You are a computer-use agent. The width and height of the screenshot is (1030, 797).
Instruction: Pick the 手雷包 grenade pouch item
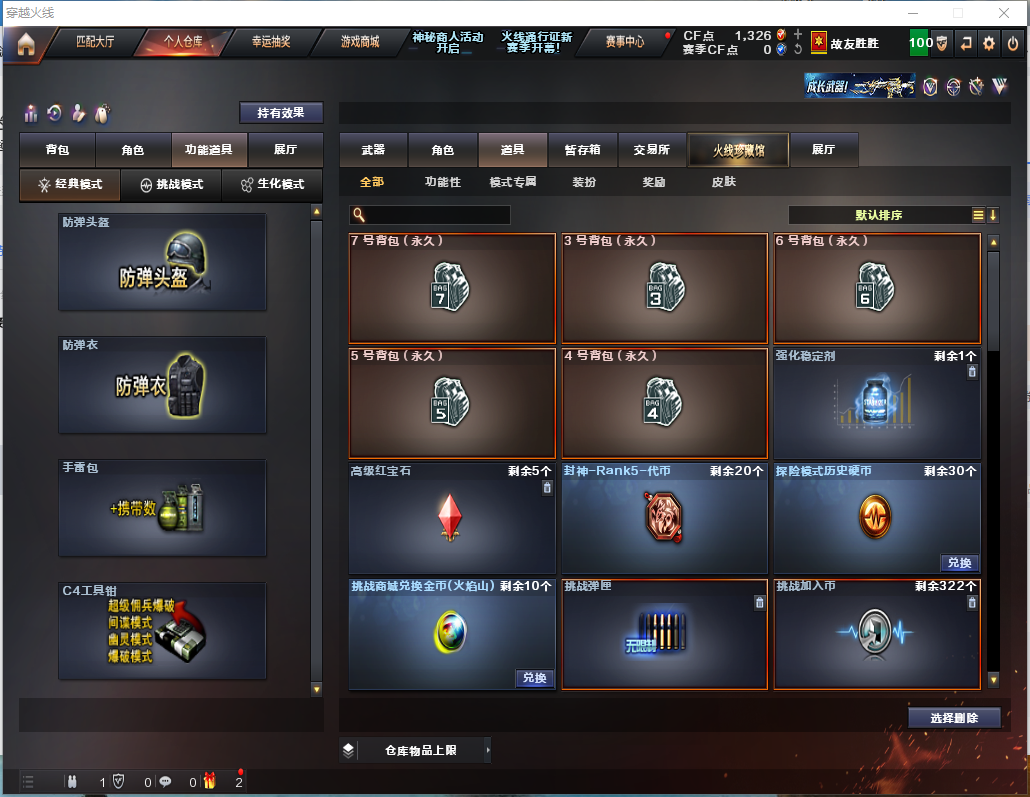coord(162,508)
